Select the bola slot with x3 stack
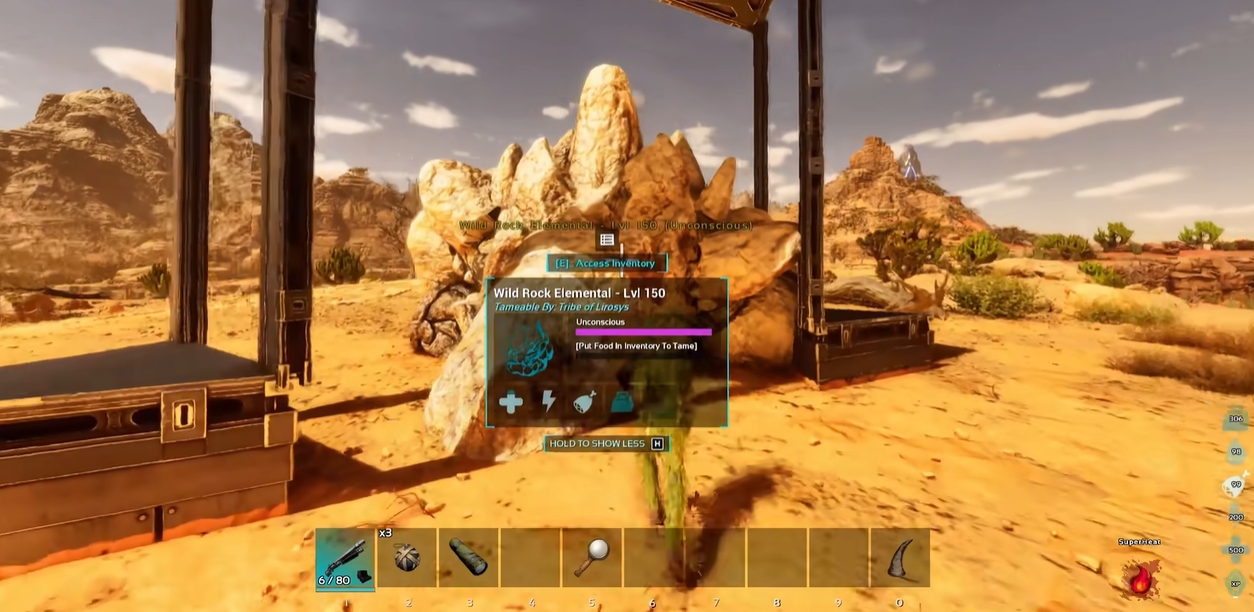Viewport: 1254px width, 612px height. coord(407,558)
